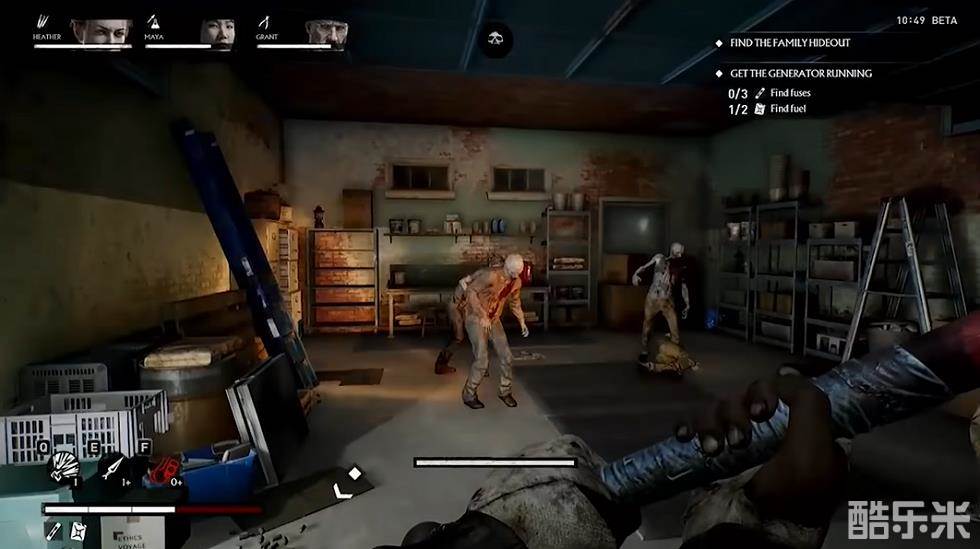The image size is (980, 549).
Task: Use the throwing knife item
Action: point(113,467)
